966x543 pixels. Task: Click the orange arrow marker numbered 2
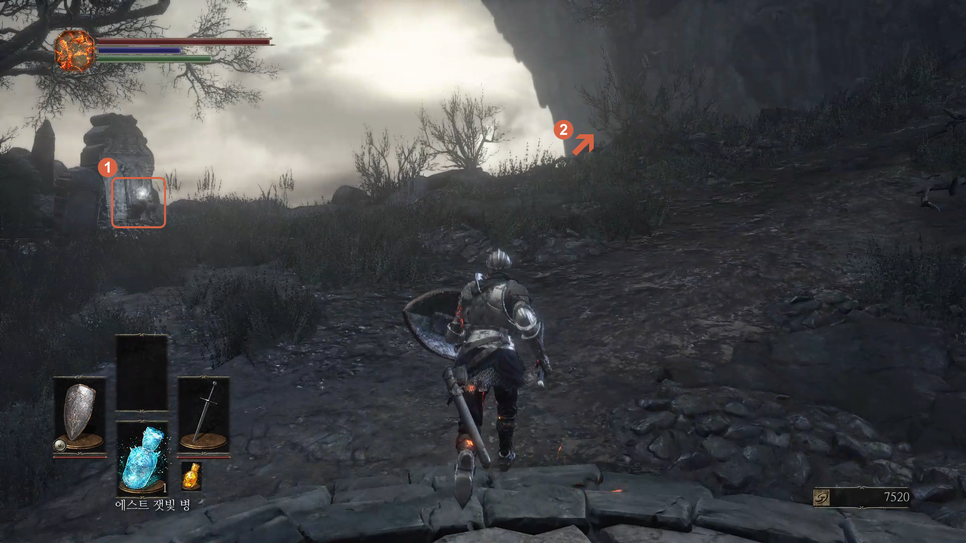(x=584, y=143)
